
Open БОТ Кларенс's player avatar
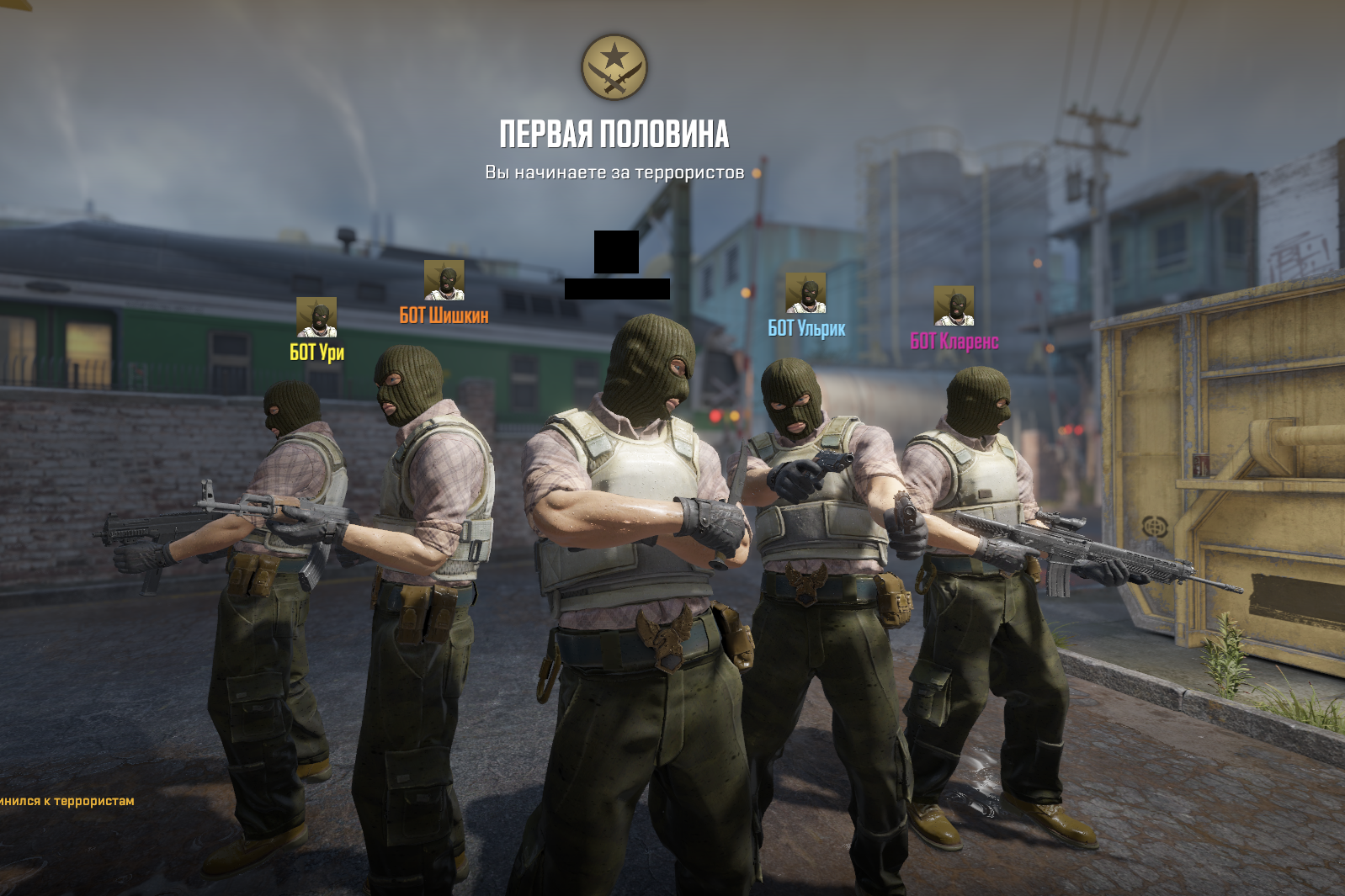point(954,305)
